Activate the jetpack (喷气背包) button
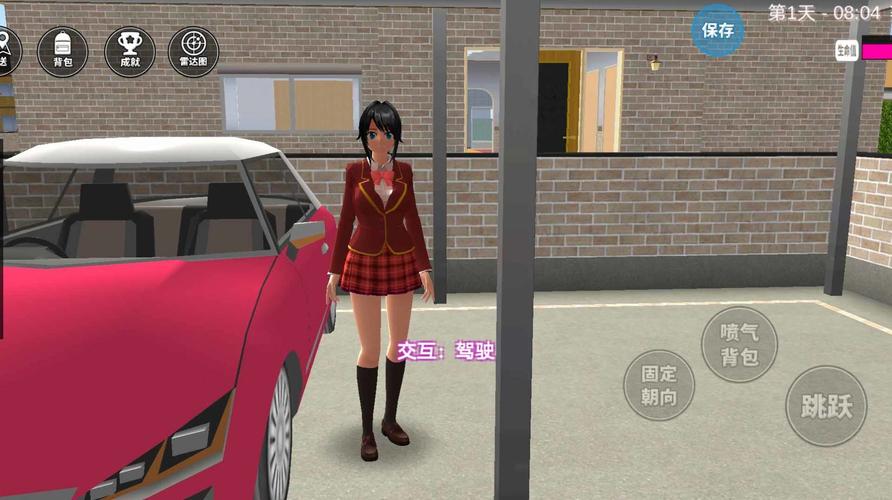Screen dimensions: 892x500 (739, 344)
